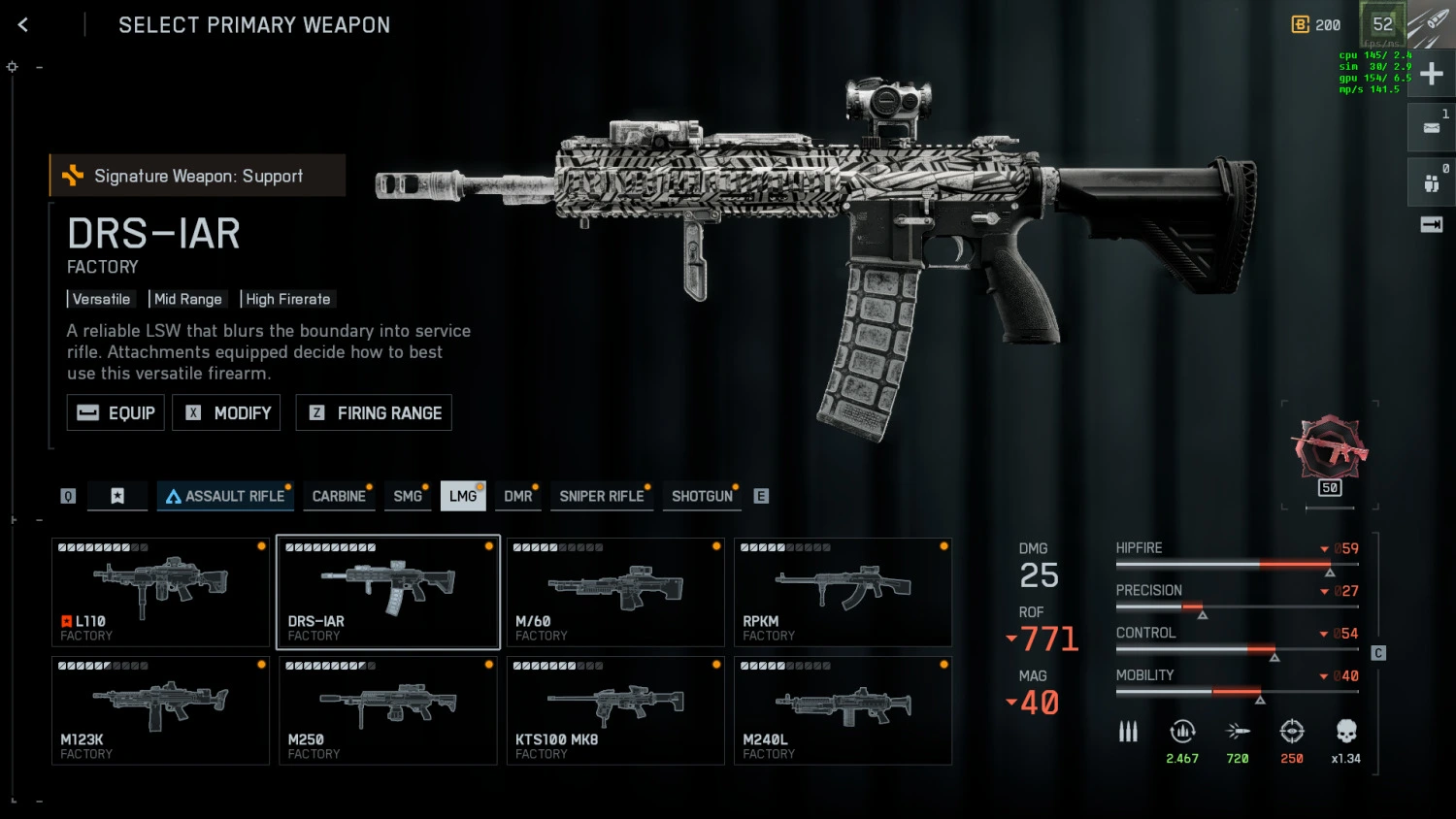The image size is (1456, 819).
Task: Choose the M240L weapon tile
Action: pos(843,710)
